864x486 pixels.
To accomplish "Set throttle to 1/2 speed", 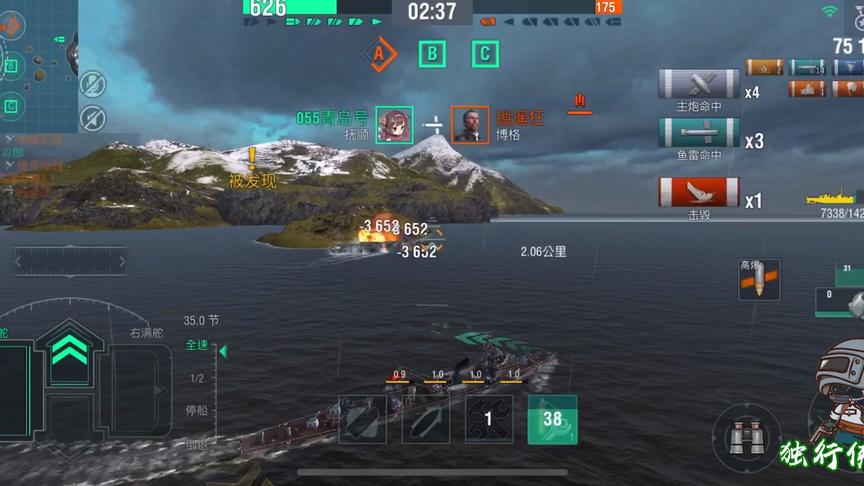I will pos(197,378).
